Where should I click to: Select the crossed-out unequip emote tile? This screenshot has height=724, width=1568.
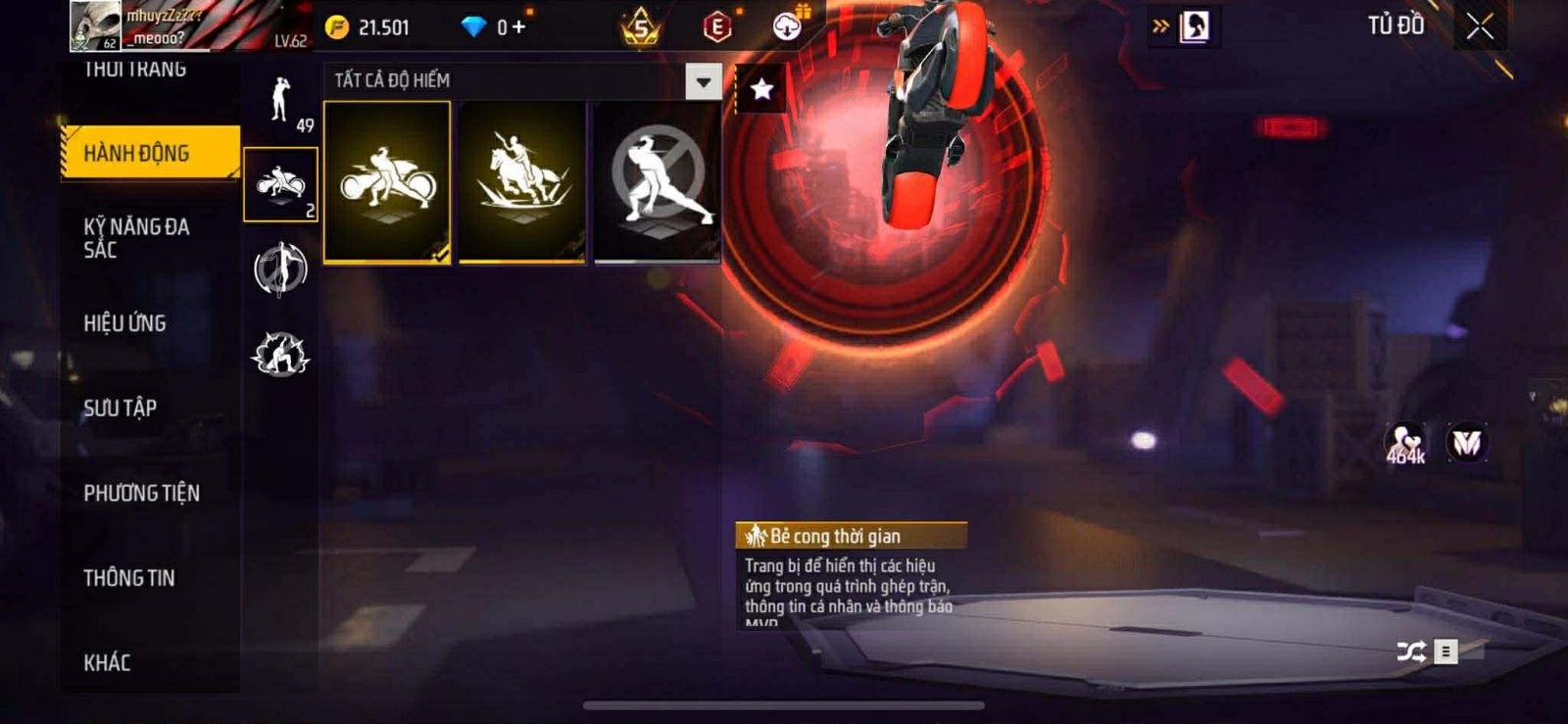pos(658,182)
